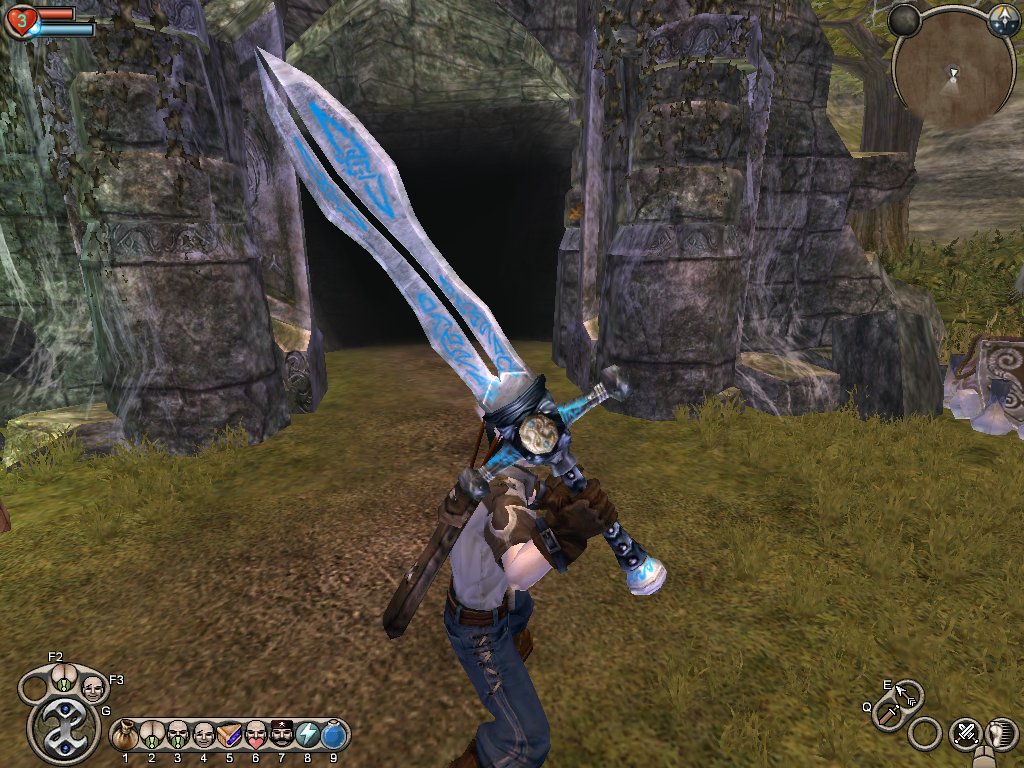Screen dimensions: 1024x768
Task: Toggle the footprint sneak icon
Action: (999, 734)
